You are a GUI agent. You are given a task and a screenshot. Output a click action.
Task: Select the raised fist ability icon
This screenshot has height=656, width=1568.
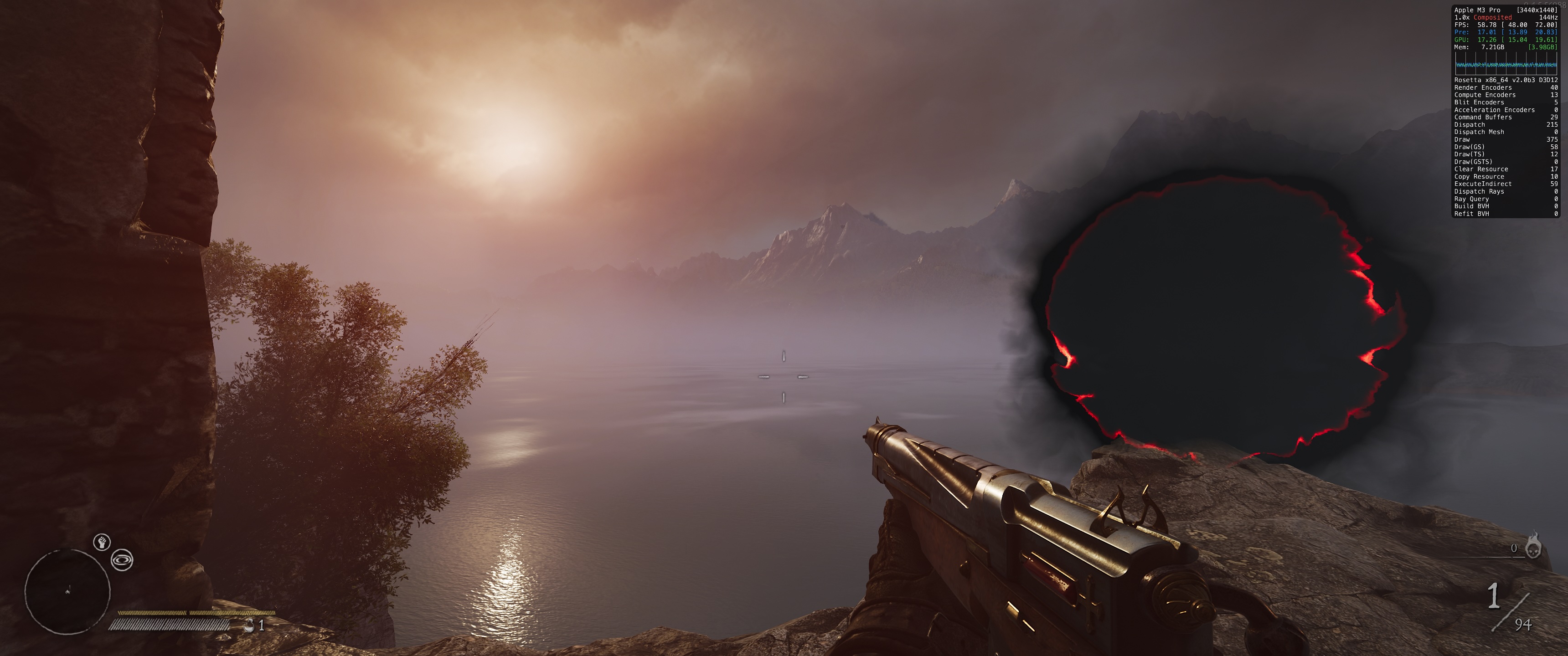[x=102, y=541]
